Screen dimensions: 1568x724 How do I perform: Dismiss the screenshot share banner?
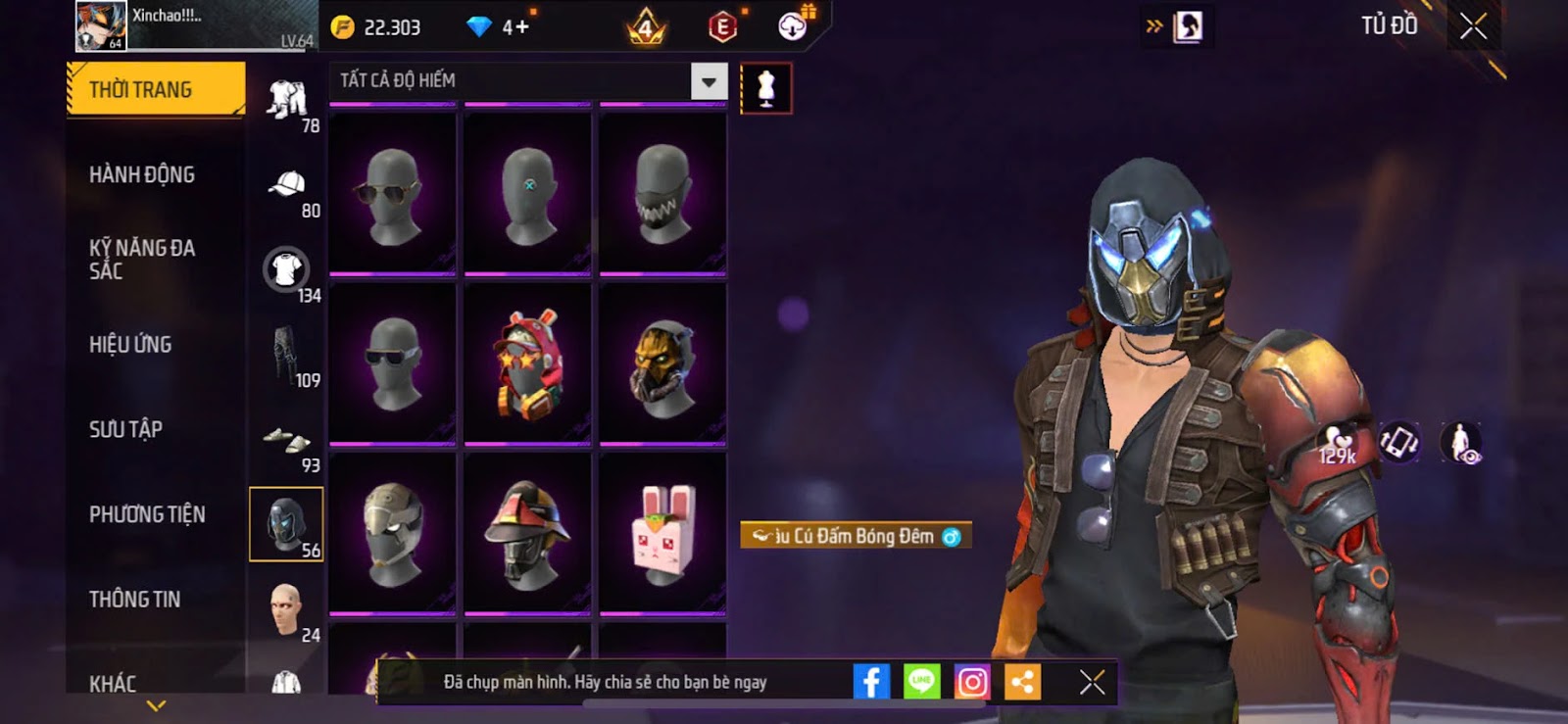(x=1092, y=682)
